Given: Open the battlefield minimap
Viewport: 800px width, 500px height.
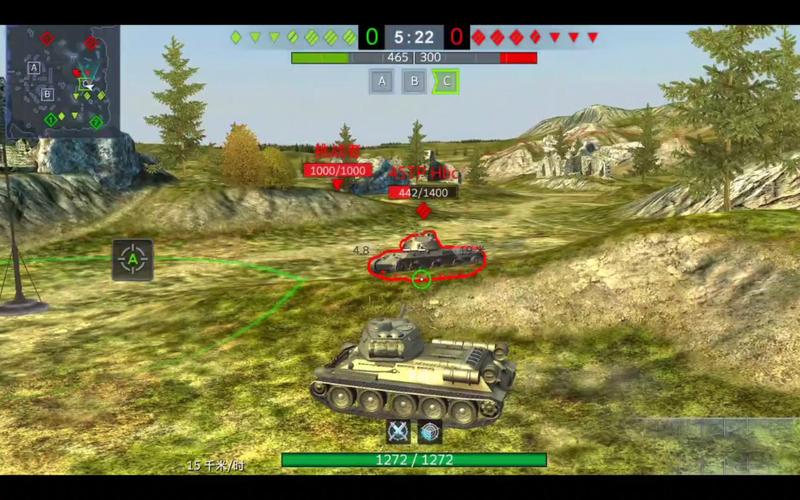Looking at the screenshot, I should [x=62, y=81].
